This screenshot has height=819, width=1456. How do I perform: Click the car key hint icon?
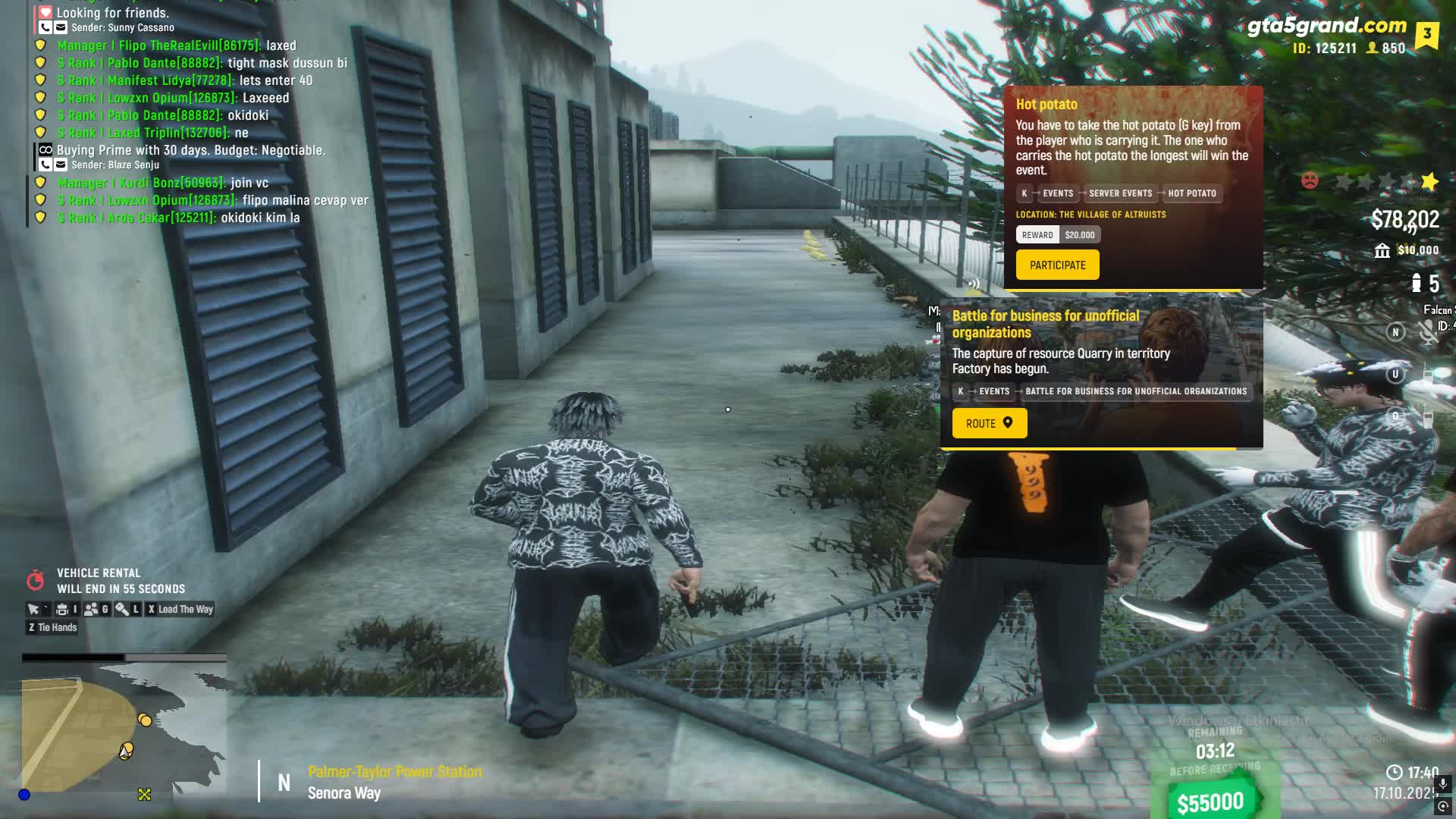[x=121, y=609]
